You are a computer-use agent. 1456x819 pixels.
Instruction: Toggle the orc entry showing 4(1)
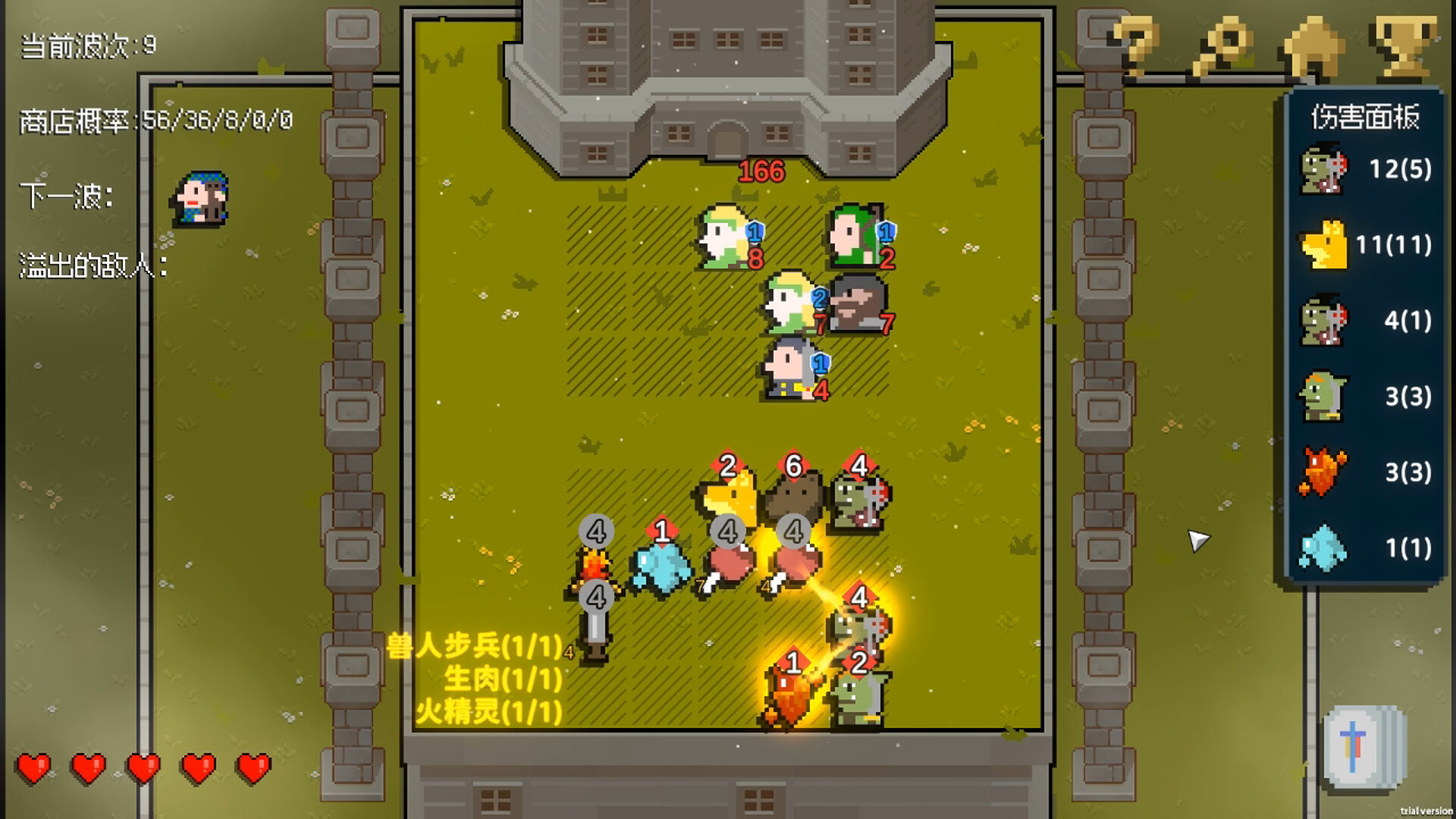(x=1324, y=322)
